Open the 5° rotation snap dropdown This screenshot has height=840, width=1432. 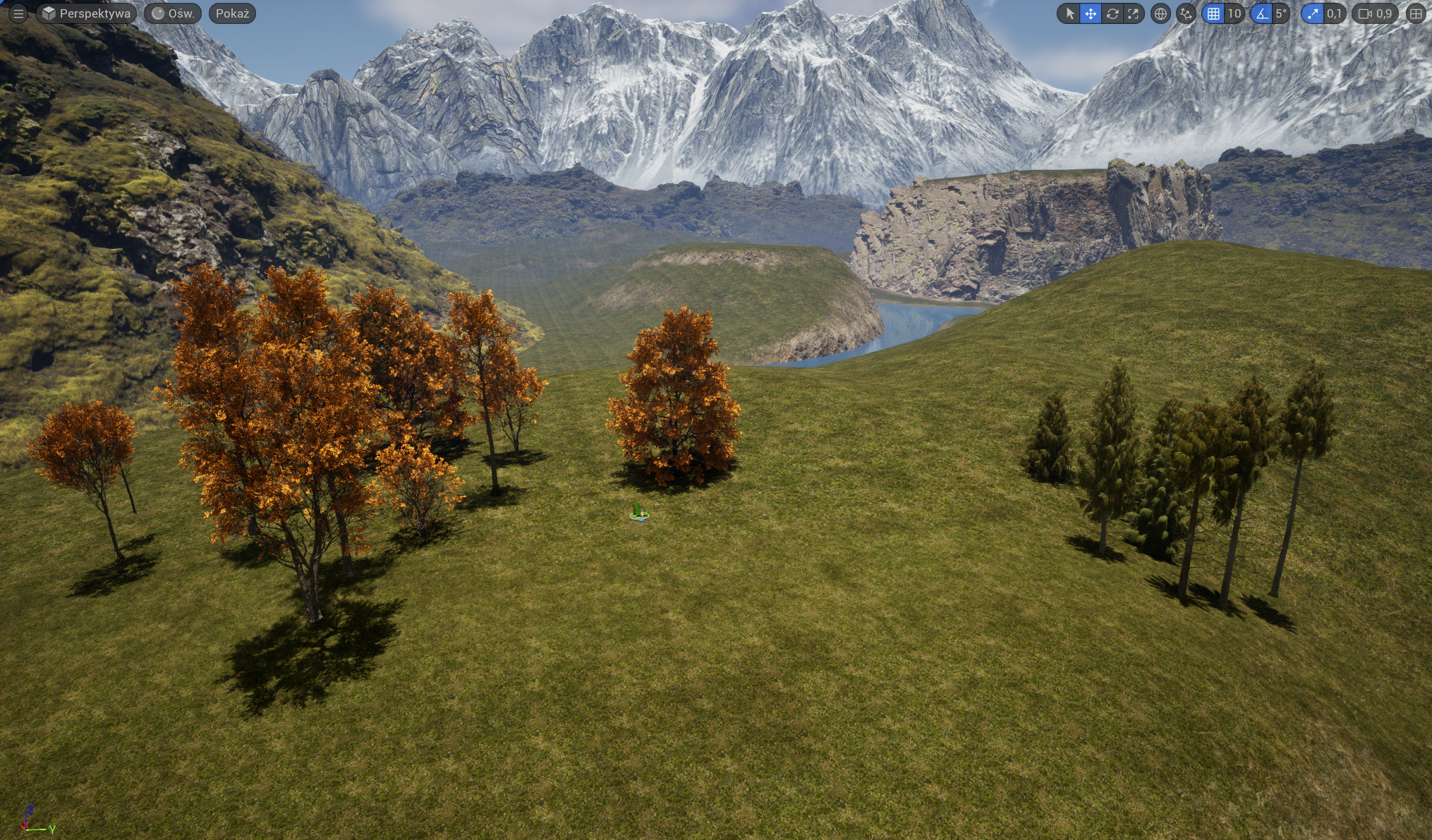click(1281, 13)
